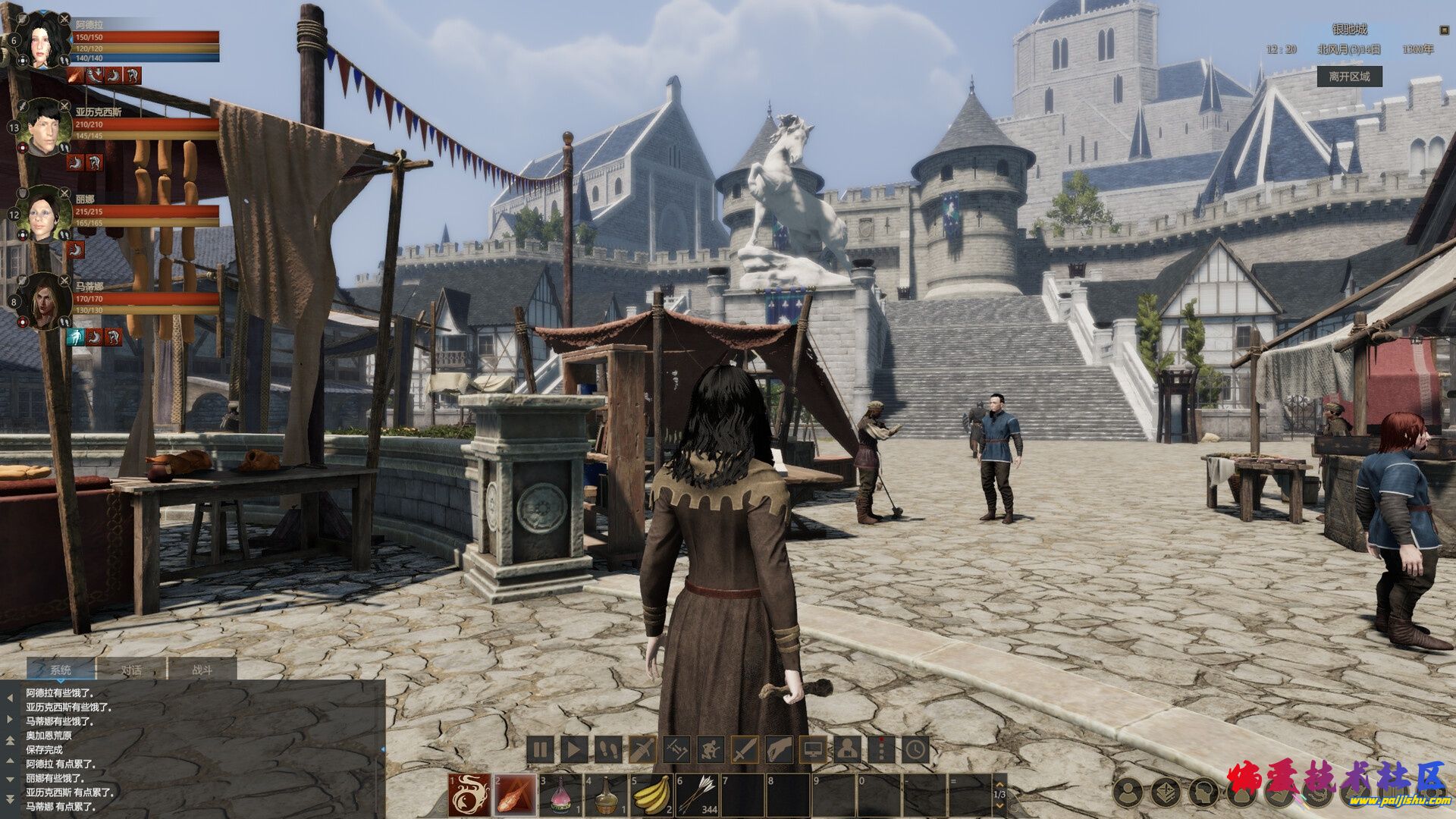Pause the game with the pause button
The width and height of the screenshot is (1456, 819).
pyautogui.click(x=540, y=751)
